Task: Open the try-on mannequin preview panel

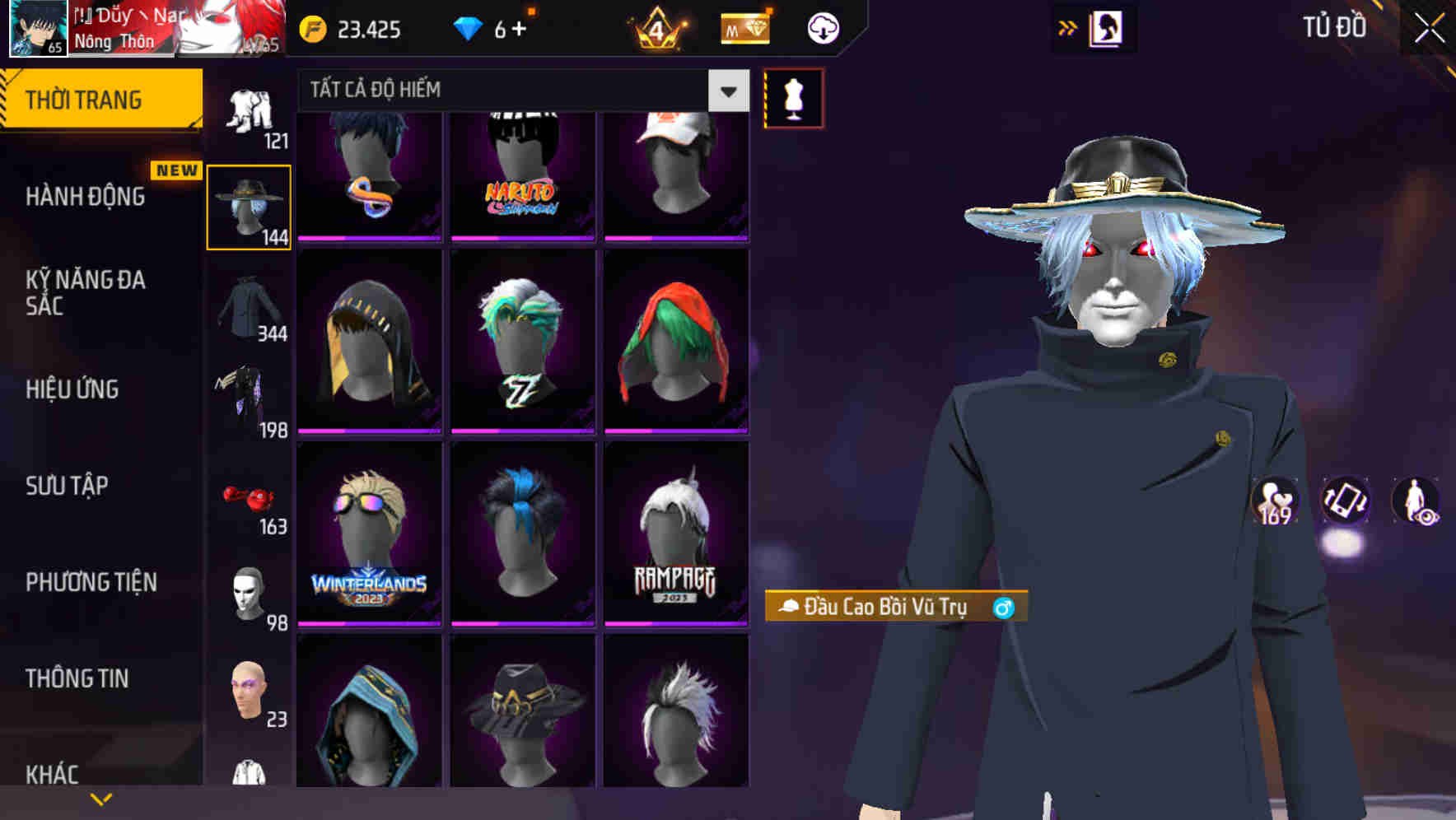Action: (x=793, y=97)
